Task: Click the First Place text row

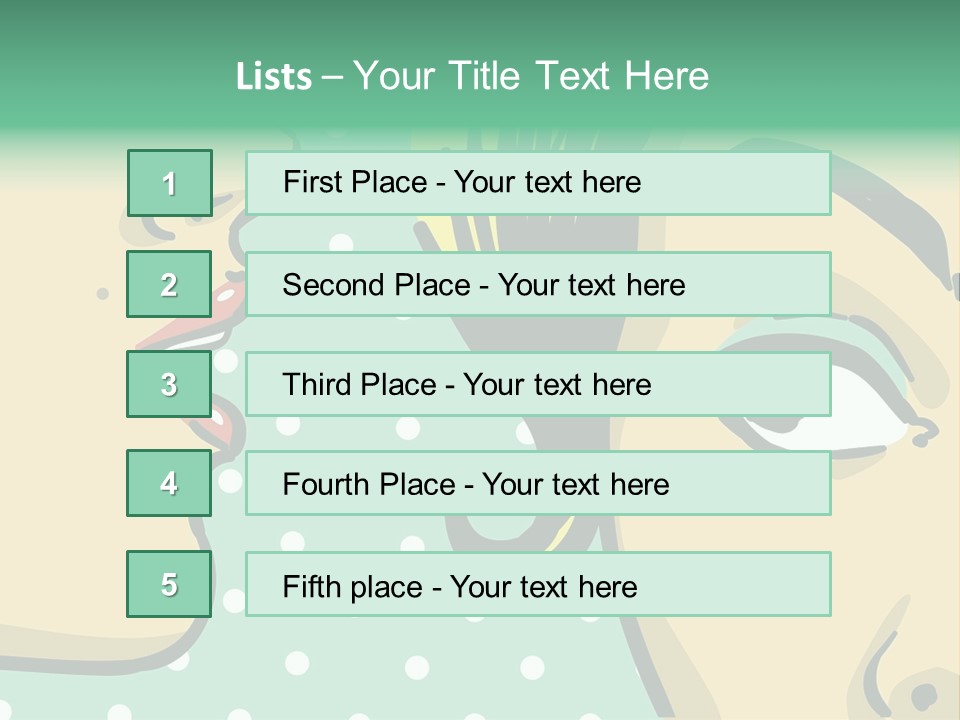Action: (x=538, y=183)
